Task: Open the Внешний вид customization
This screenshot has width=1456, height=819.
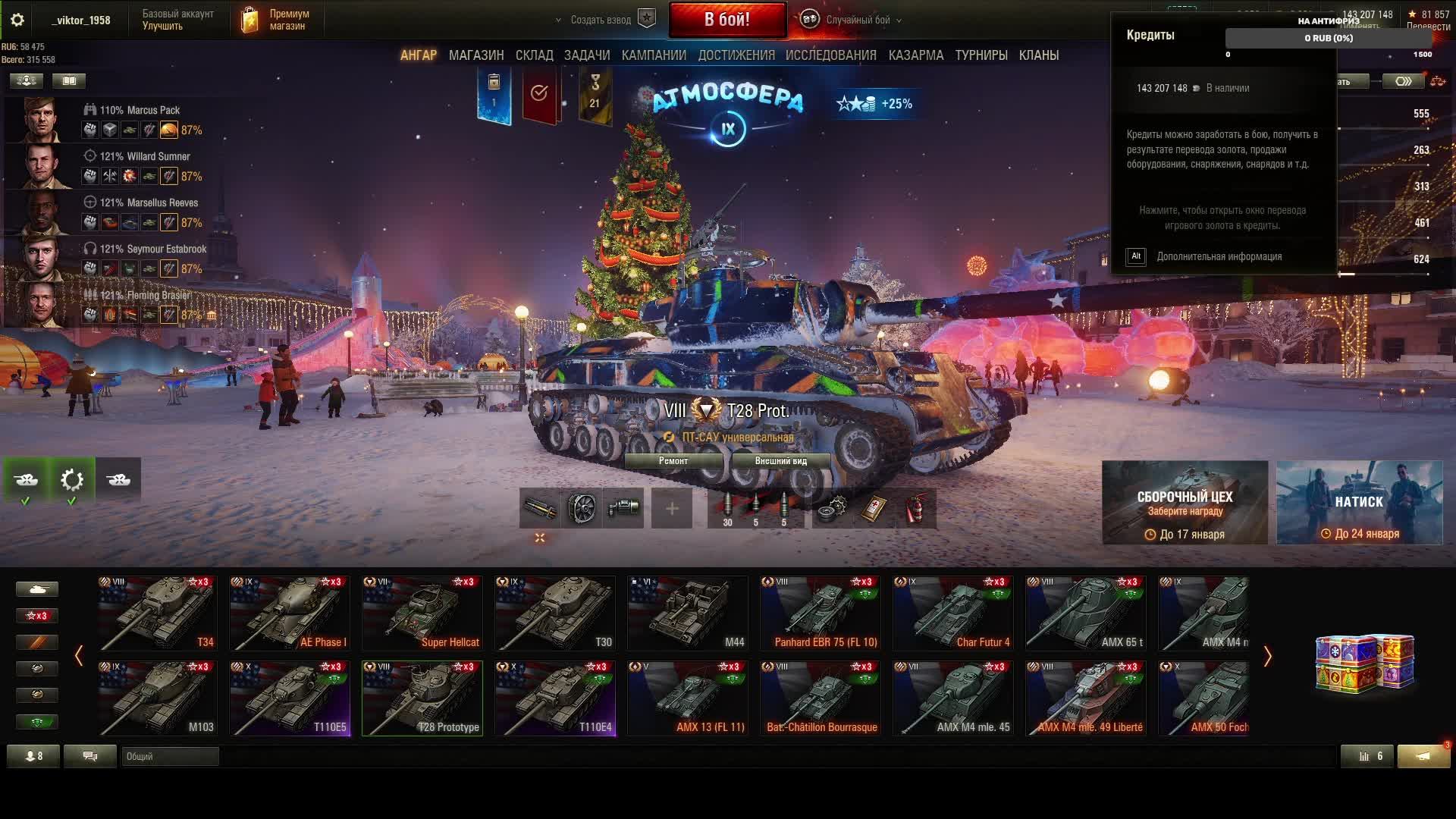Action: 781,461
